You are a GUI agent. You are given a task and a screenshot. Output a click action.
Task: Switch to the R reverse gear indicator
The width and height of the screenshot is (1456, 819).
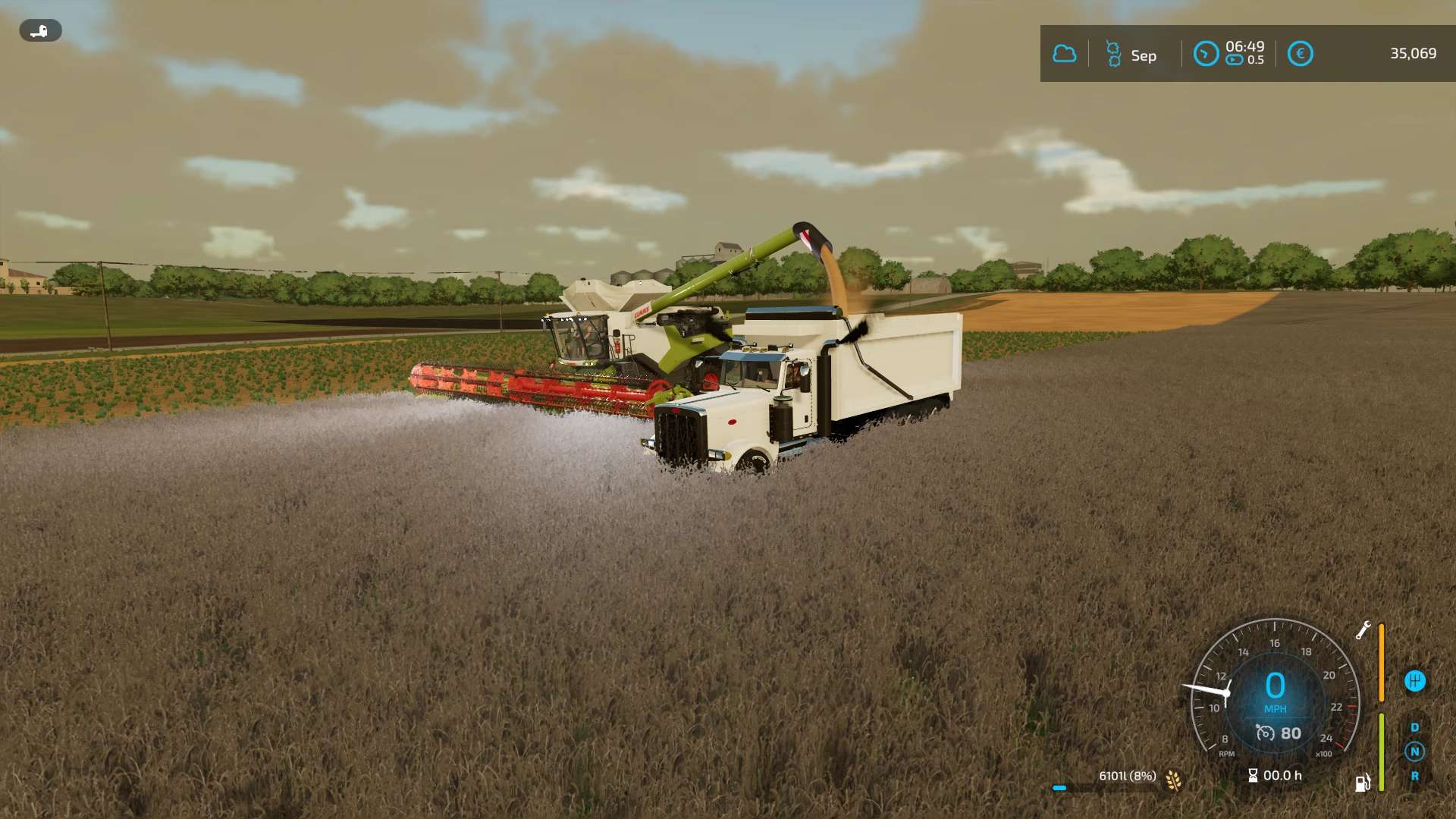pos(1414,776)
